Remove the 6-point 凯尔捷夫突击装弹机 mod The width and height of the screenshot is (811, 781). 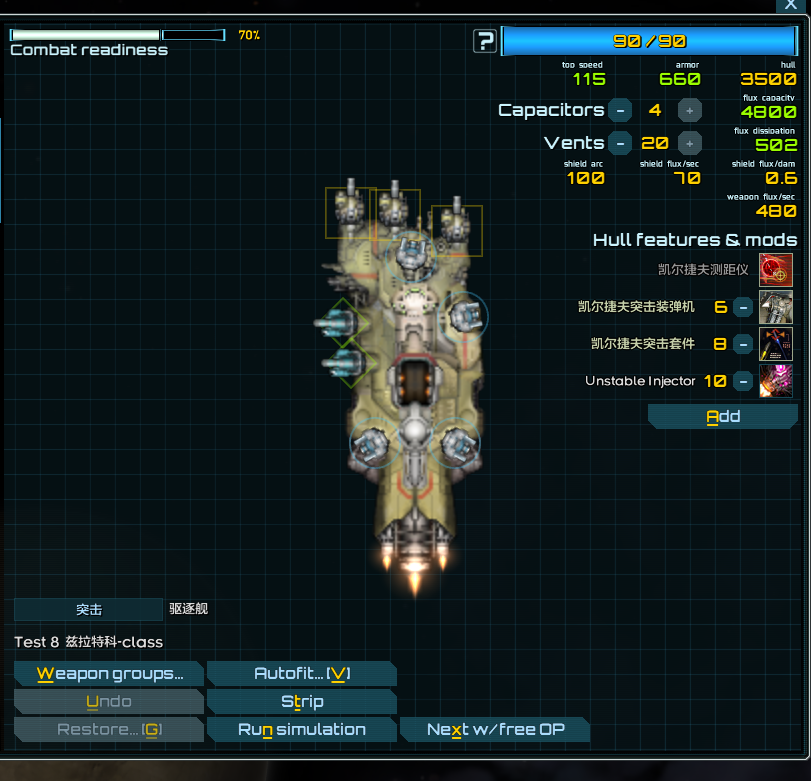(x=743, y=307)
